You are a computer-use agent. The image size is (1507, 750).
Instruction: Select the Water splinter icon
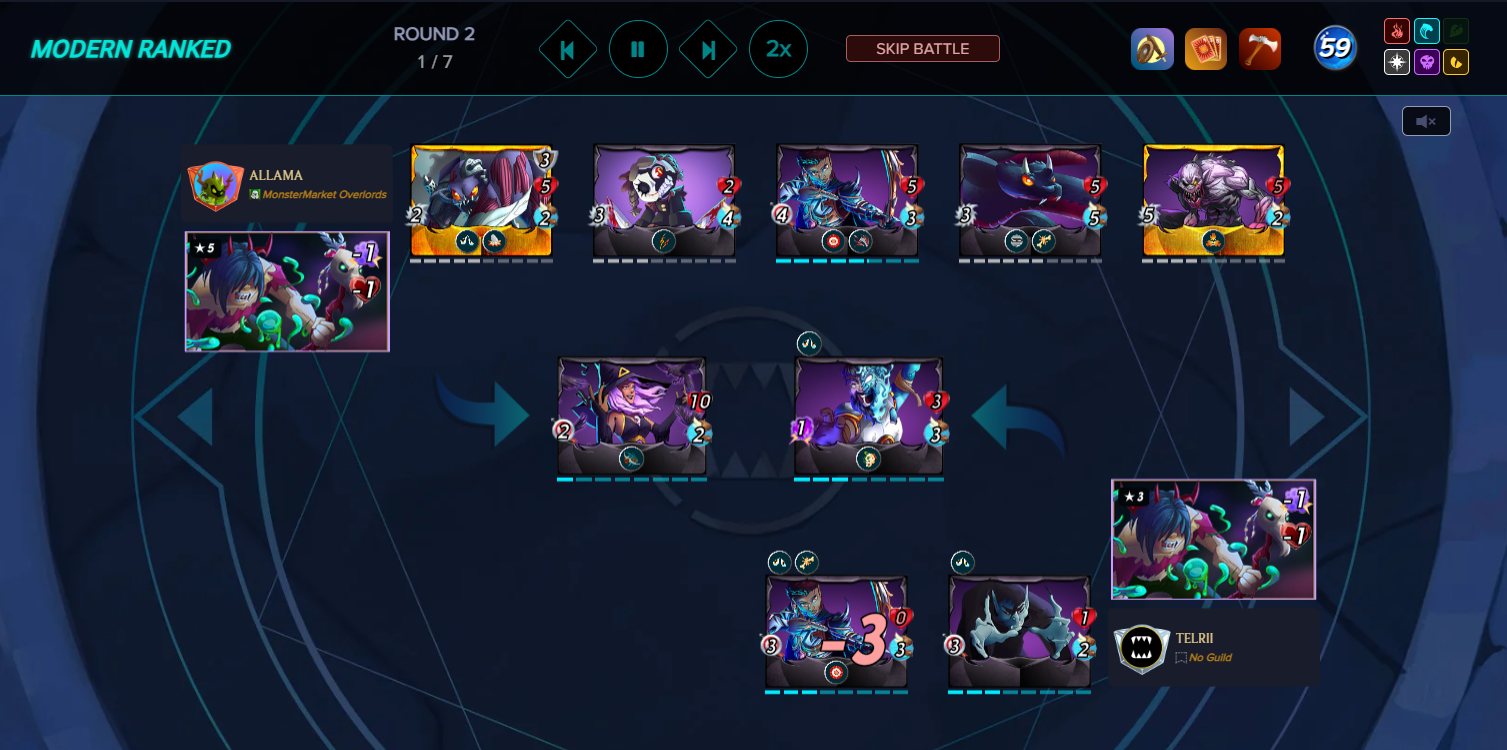click(1424, 31)
